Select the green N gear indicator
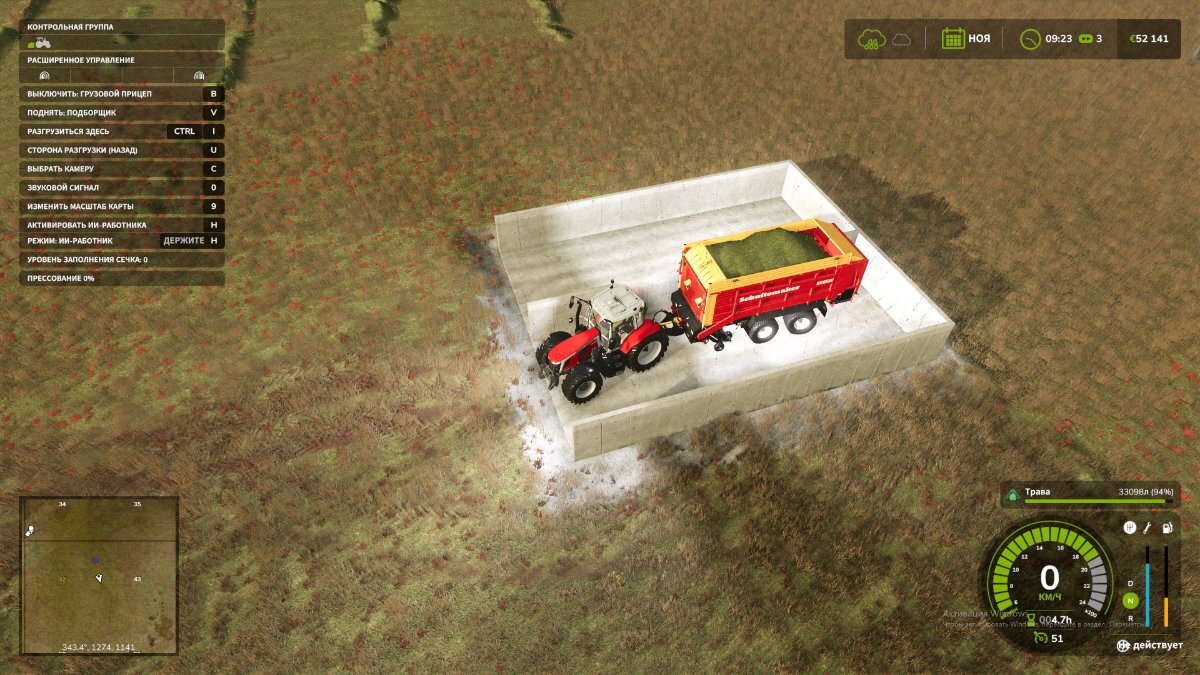 point(1130,601)
